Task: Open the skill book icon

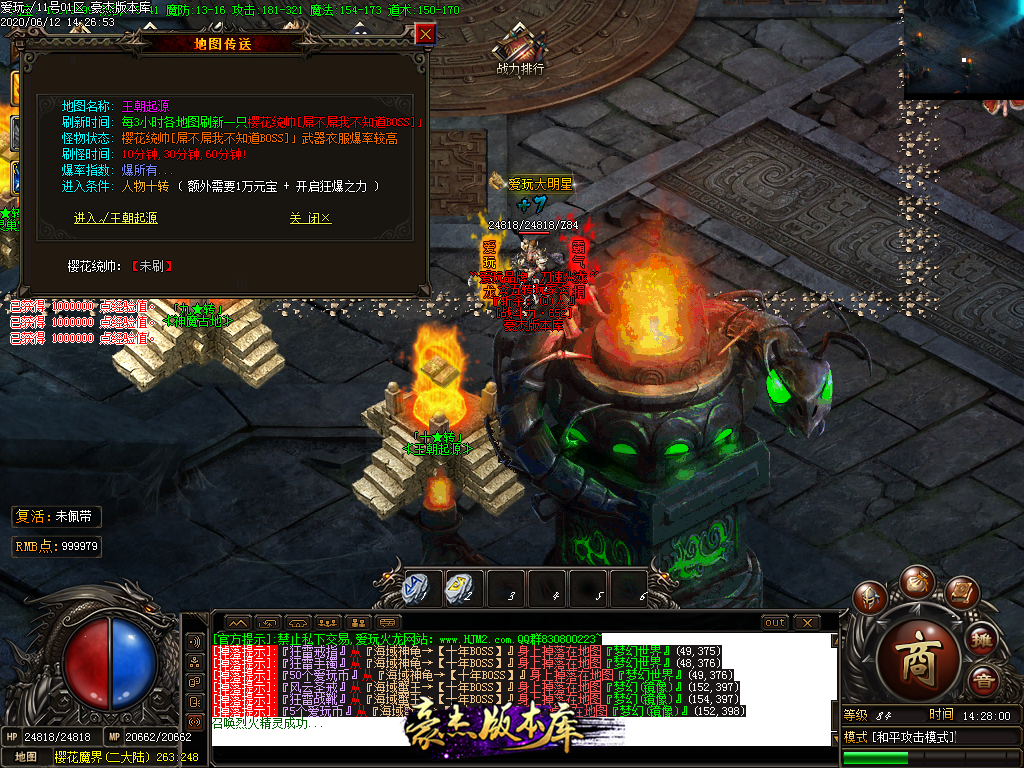Action: coord(960,592)
